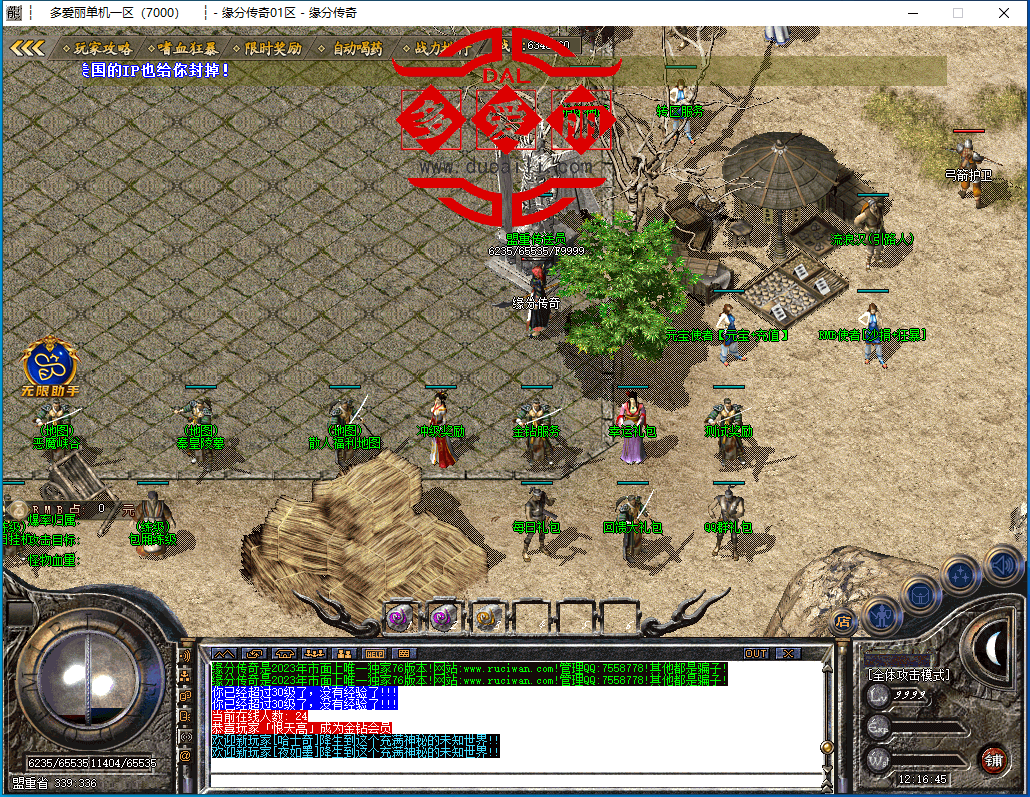This screenshot has height=797, width=1030.
Task: Minimize the game window
Action: (912, 13)
